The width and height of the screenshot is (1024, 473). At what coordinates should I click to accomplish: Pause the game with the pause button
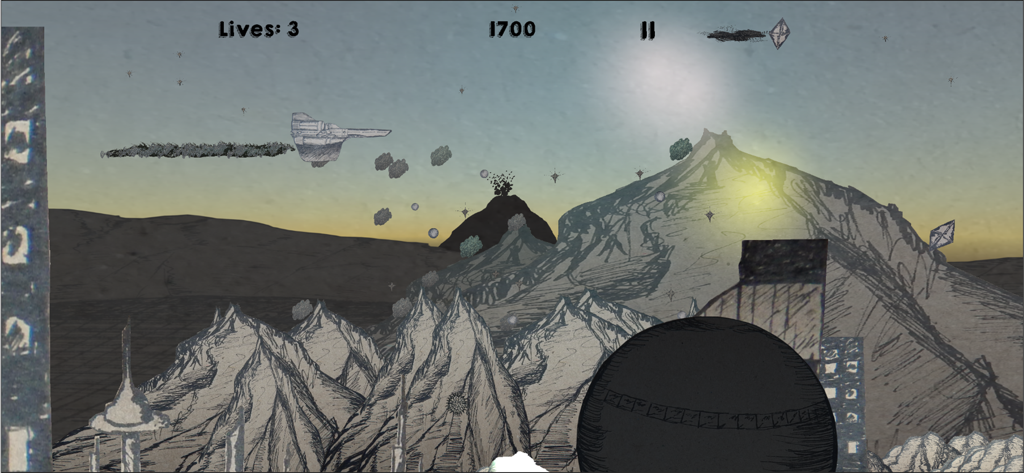(648, 30)
